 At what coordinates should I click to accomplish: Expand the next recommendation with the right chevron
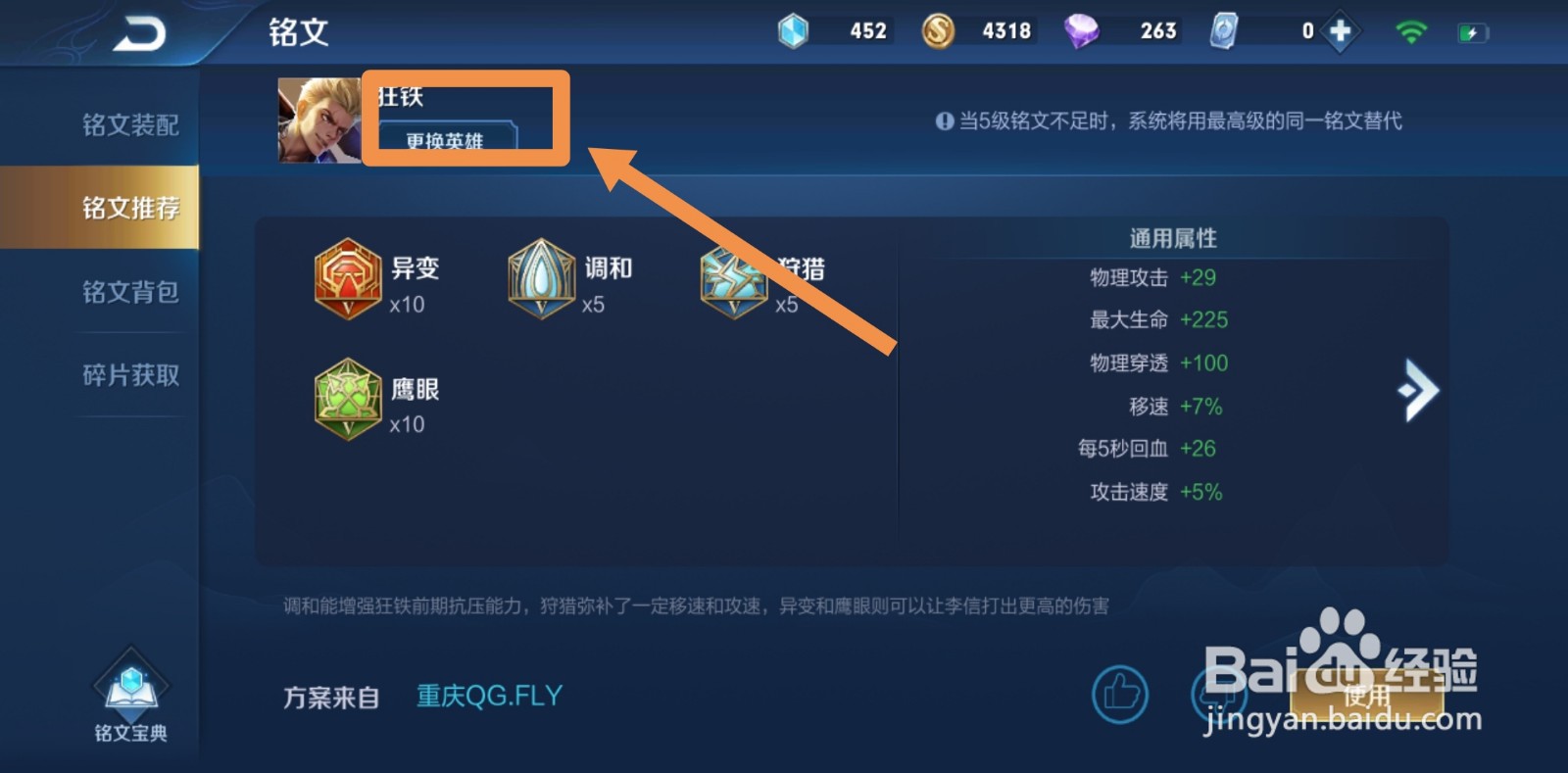coord(1418,388)
